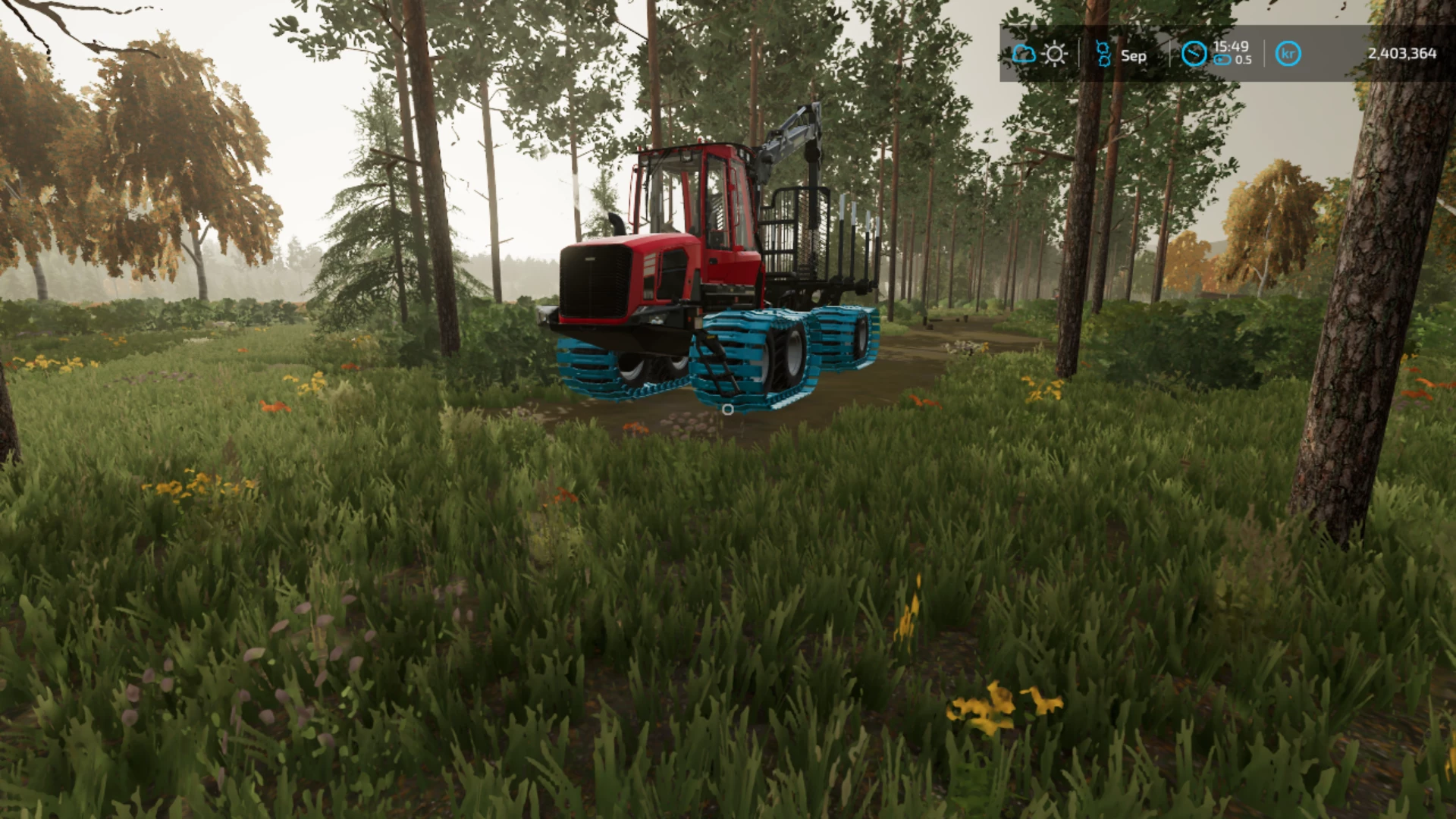The width and height of the screenshot is (1456, 819).
Task: Click the blue clock icon in the HUD
Action: click(1196, 54)
